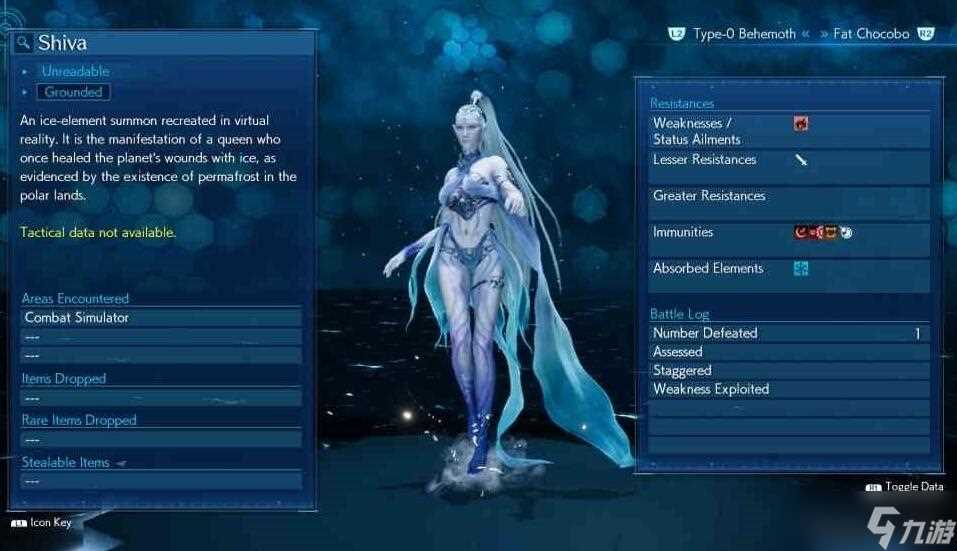Click the fire weakness icon
Image resolution: width=957 pixels, height=551 pixels.
click(801, 124)
